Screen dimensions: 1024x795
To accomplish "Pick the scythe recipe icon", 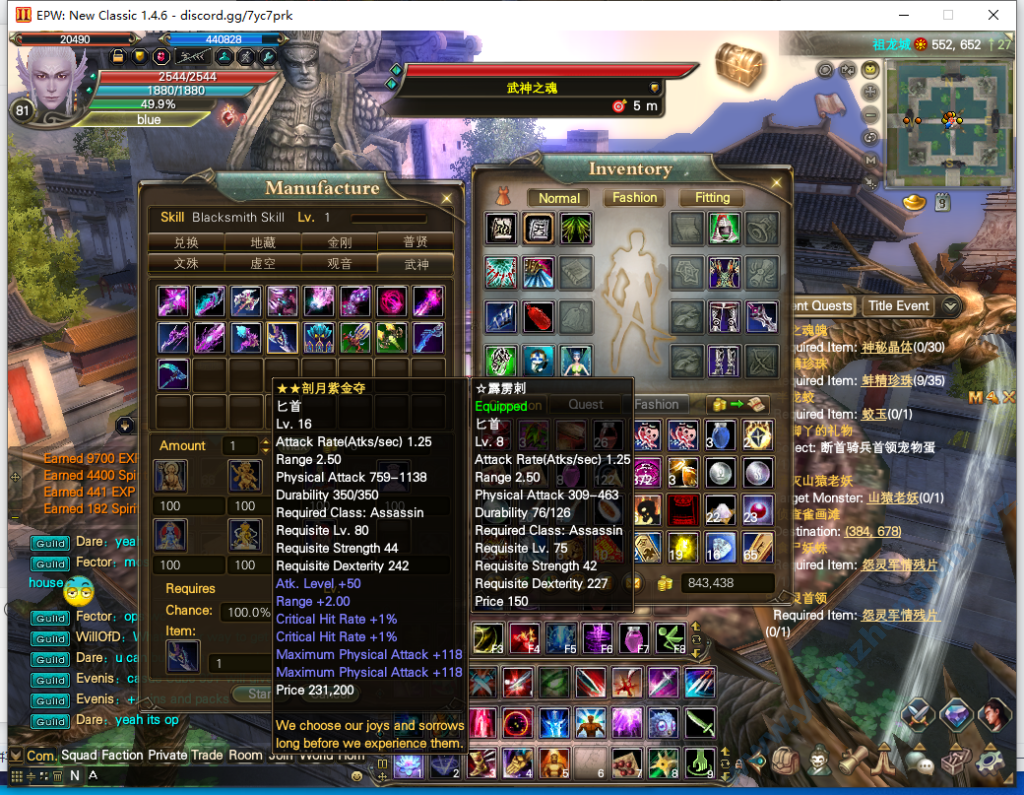I will [174, 374].
